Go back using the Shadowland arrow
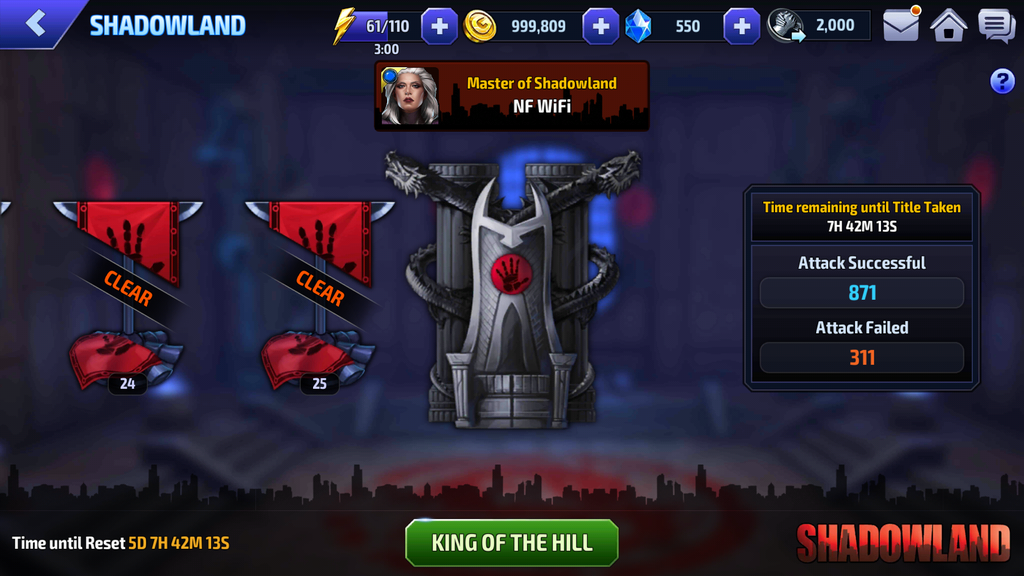 pyautogui.click(x=36, y=24)
